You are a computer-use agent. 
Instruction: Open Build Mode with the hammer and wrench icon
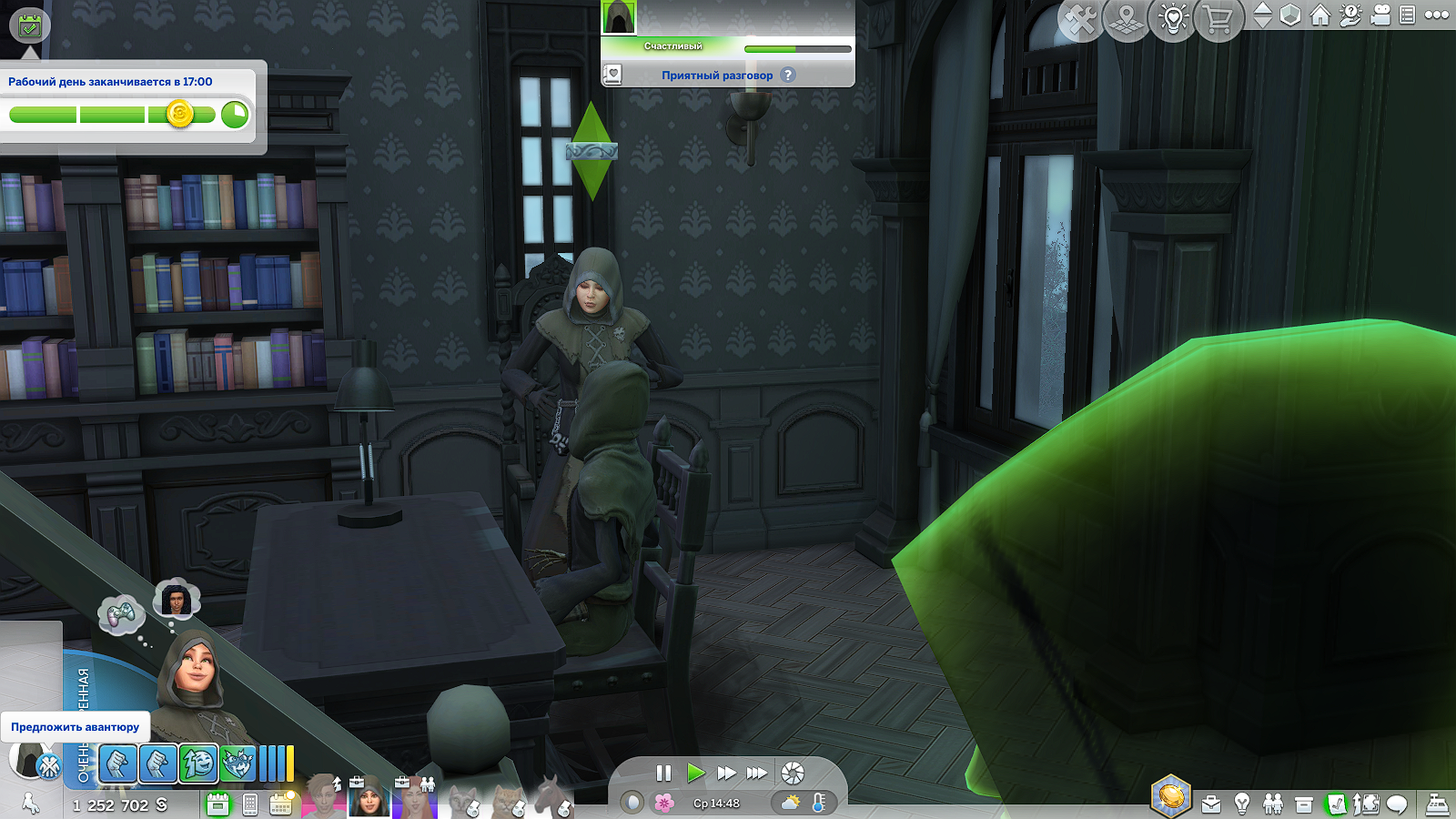click(1080, 20)
